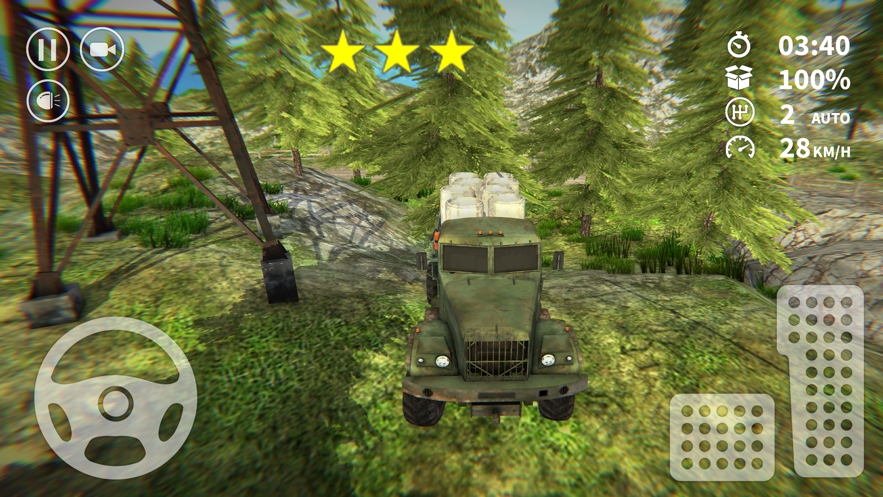Pause the game
Screen dimensions: 883x497
click(x=47, y=50)
